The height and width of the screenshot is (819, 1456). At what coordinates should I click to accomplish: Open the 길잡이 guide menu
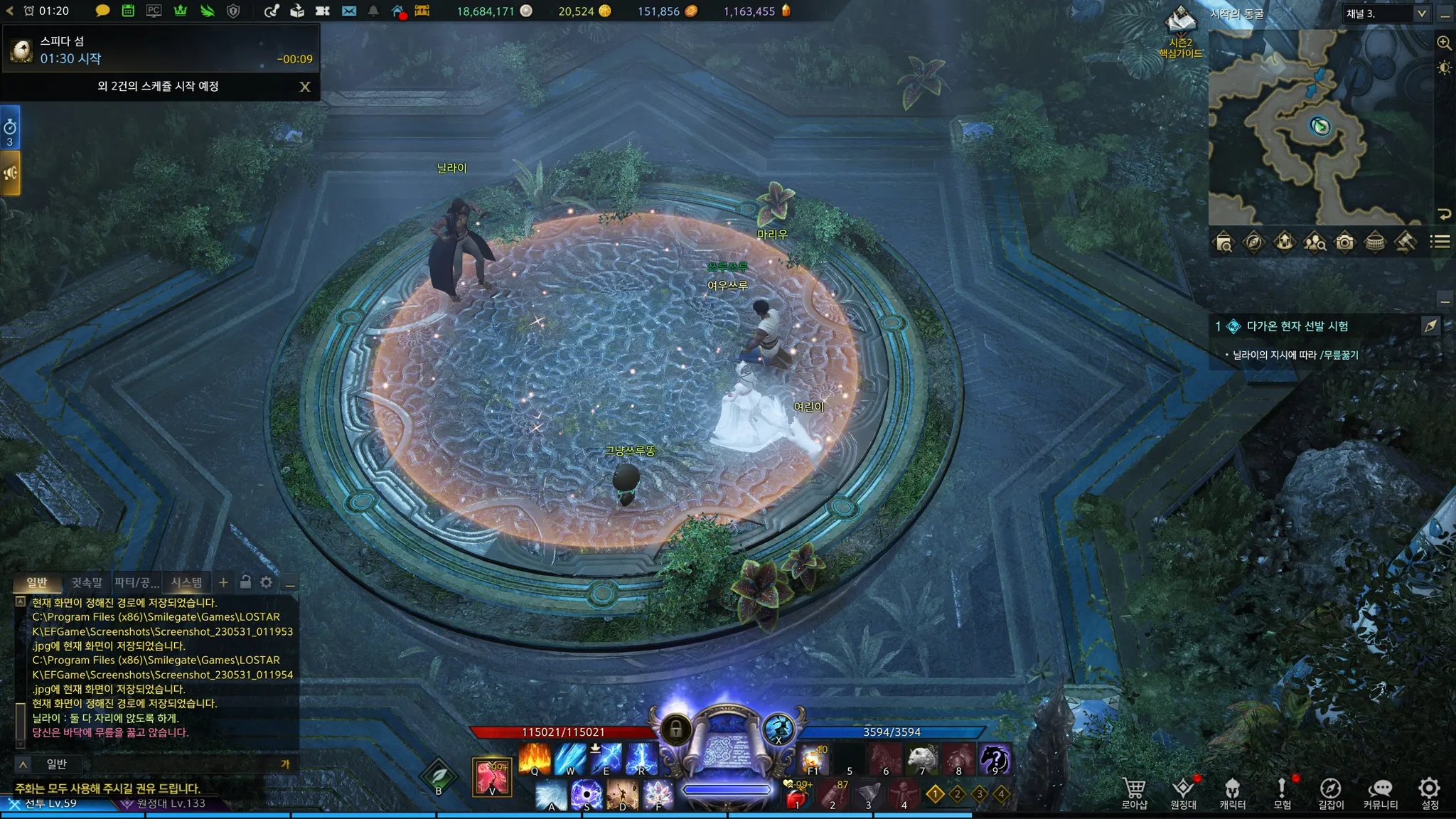click(x=1331, y=792)
